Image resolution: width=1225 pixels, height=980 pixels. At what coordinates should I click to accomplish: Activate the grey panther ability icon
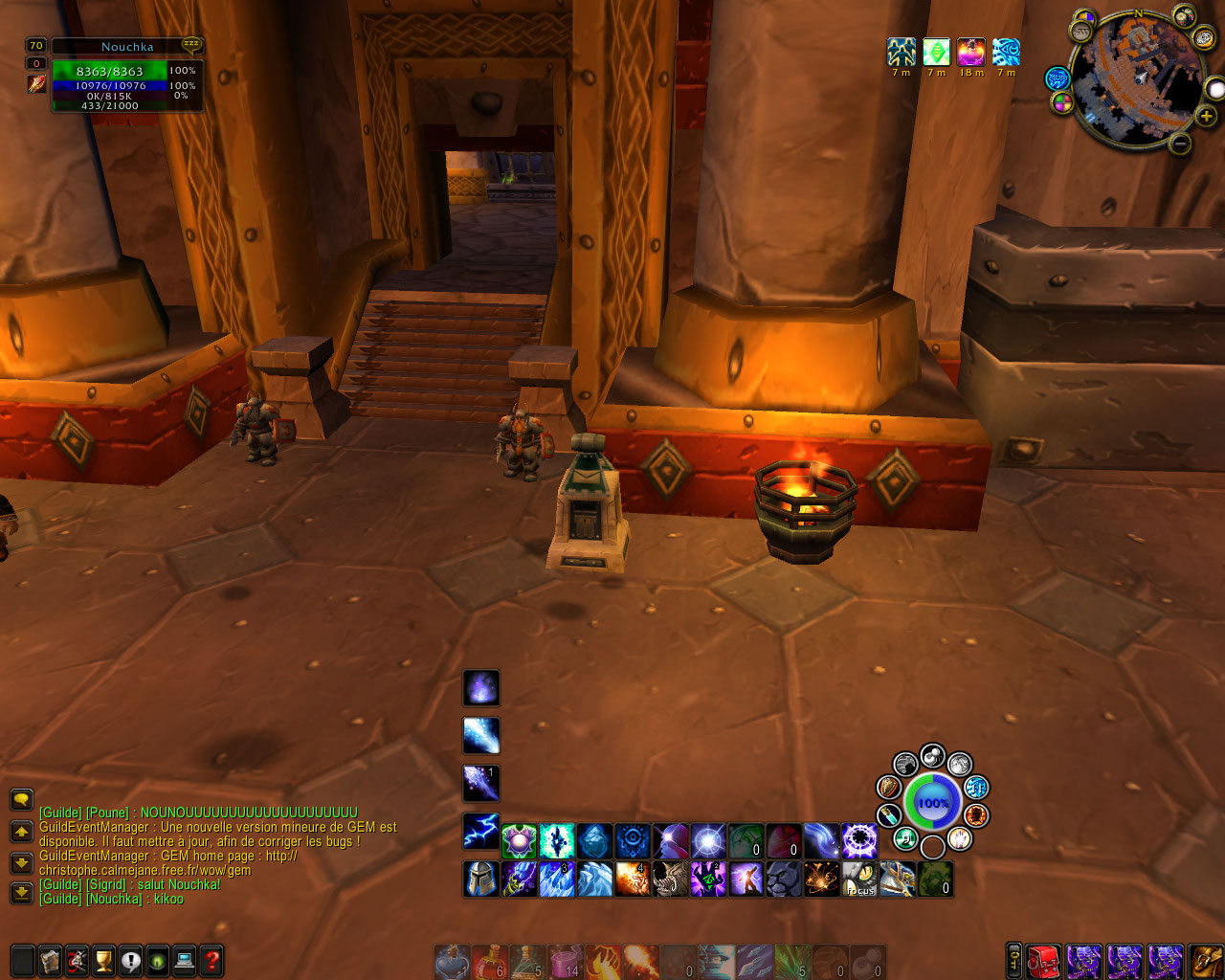pyautogui.click(x=783, y=879)
